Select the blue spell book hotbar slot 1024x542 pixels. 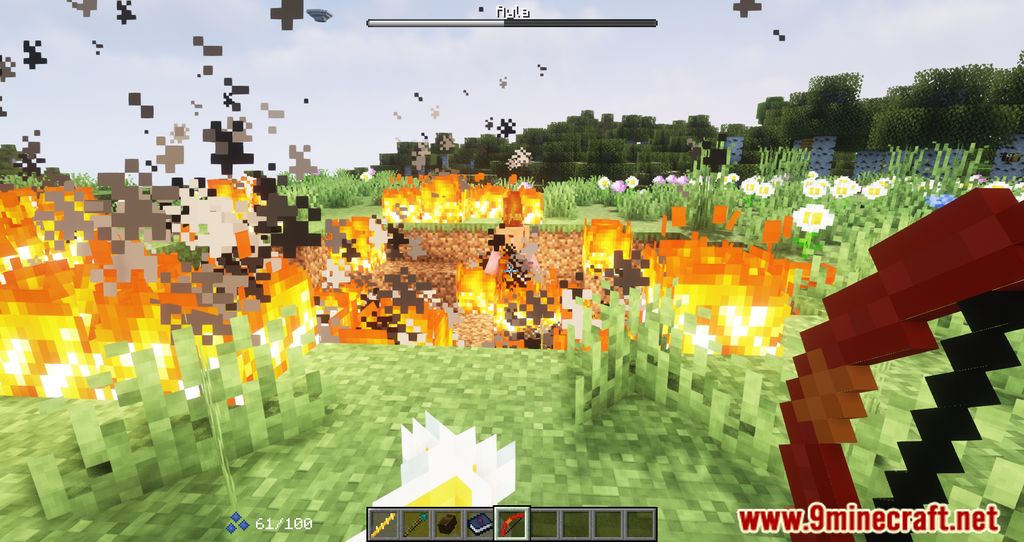click(x=479, y=523)
